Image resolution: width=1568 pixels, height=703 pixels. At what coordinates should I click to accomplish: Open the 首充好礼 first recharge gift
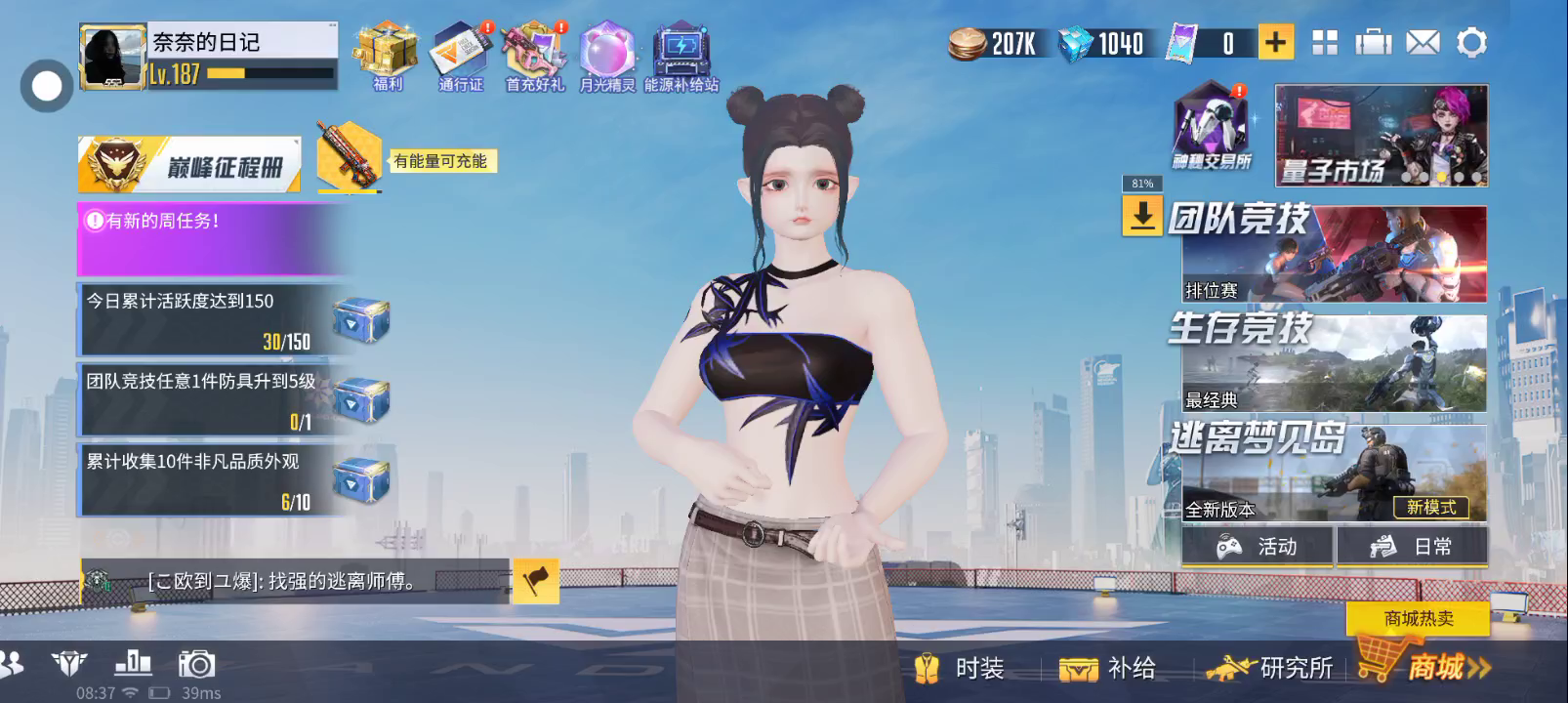(x=534, y=55)
